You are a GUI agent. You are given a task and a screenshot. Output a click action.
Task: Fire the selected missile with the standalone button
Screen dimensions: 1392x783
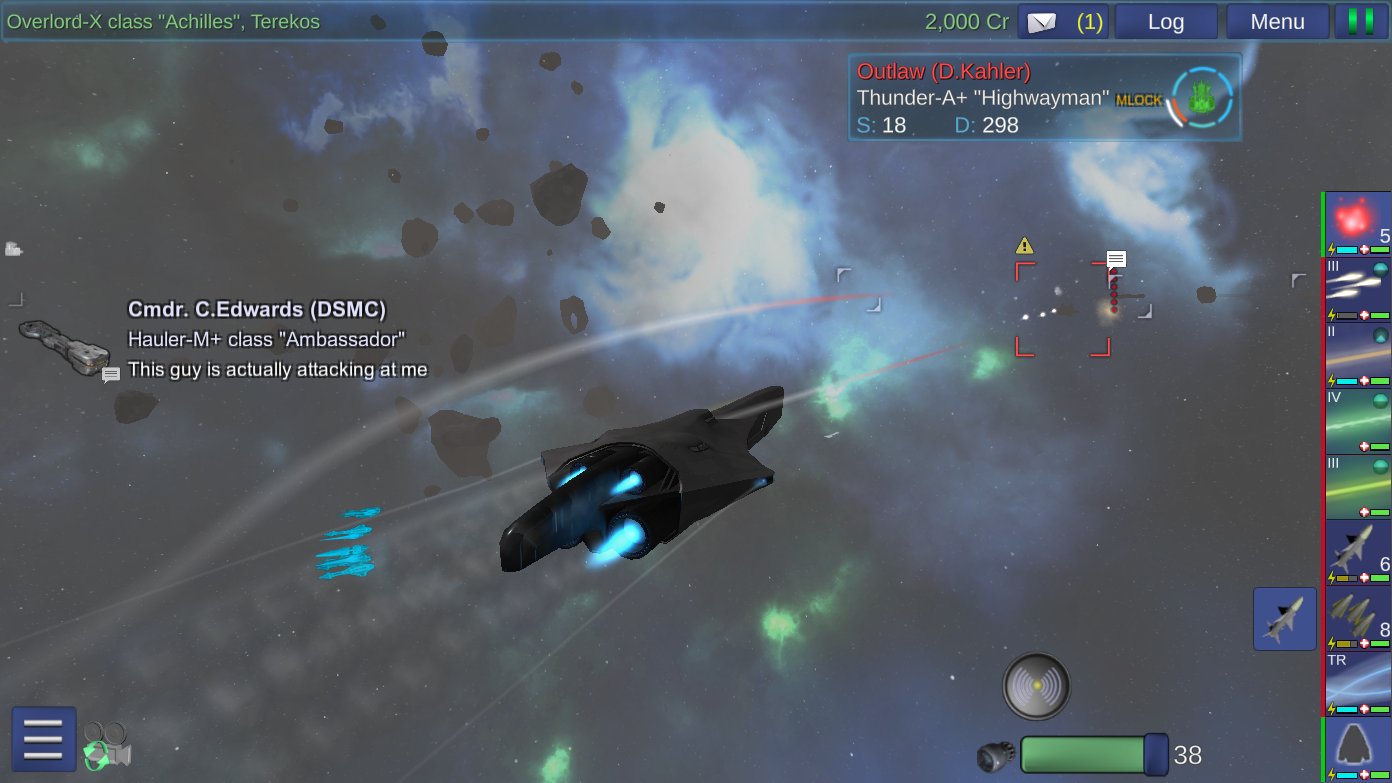[x=1284, y=619]
